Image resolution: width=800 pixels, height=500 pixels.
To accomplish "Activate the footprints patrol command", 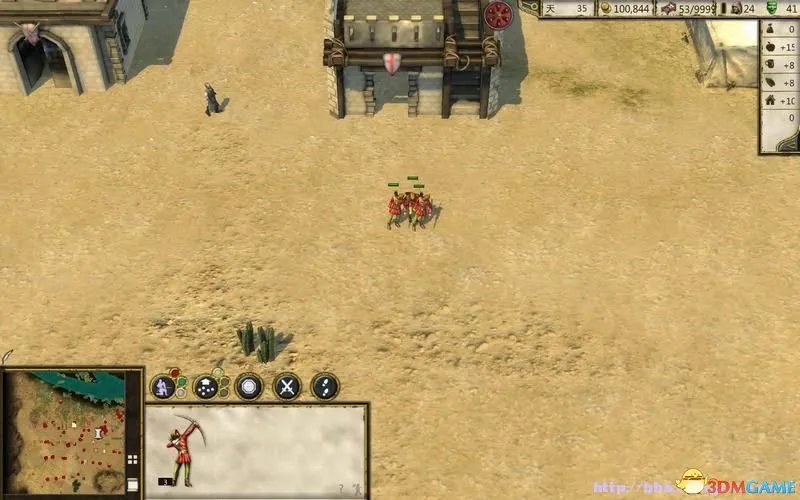I will click(325, 387).
